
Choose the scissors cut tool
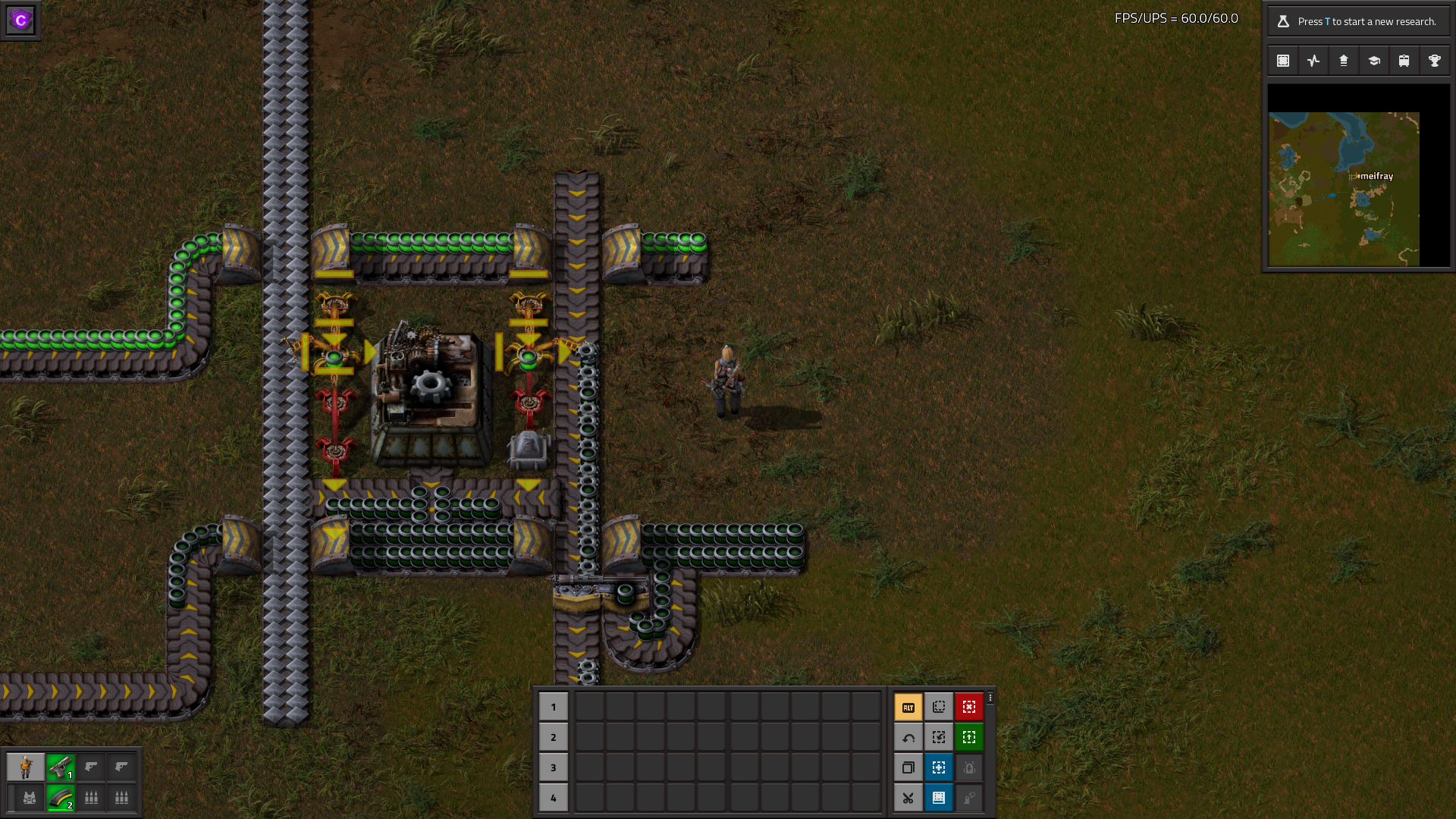pyautogui.click(x=908, y=798)
